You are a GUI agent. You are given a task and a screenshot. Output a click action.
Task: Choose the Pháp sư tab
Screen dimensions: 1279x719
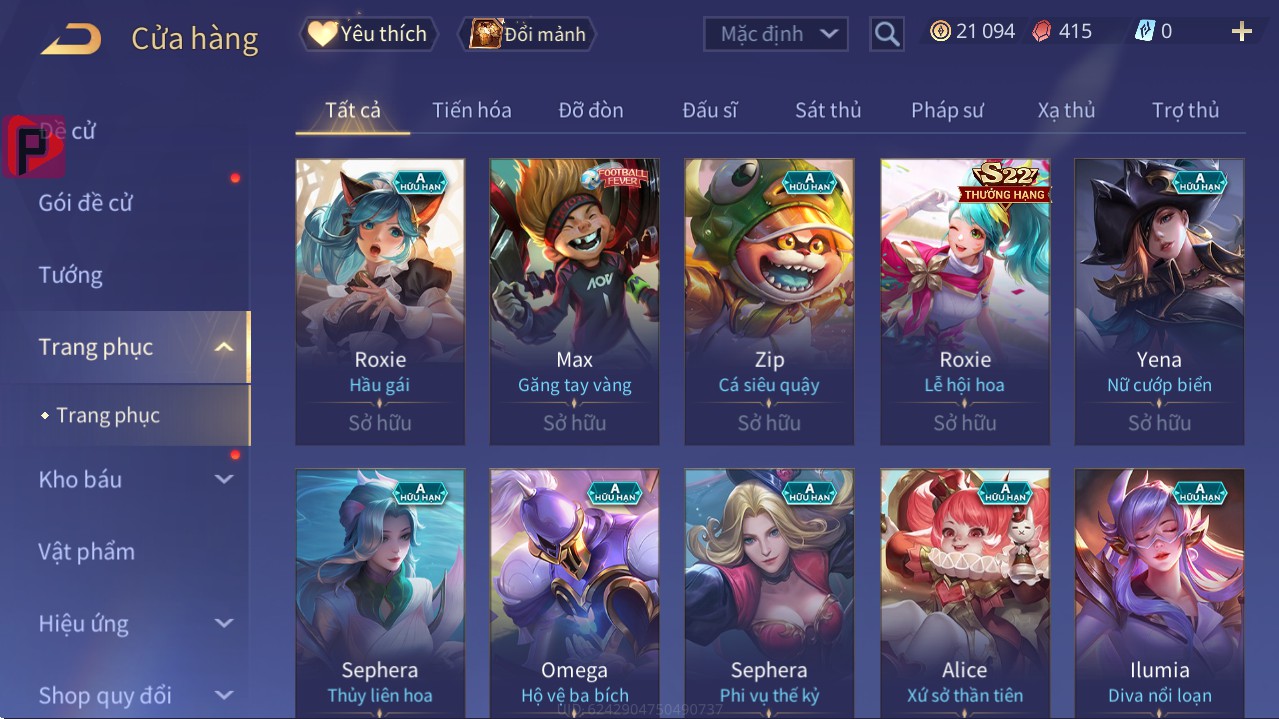(947, 110)
